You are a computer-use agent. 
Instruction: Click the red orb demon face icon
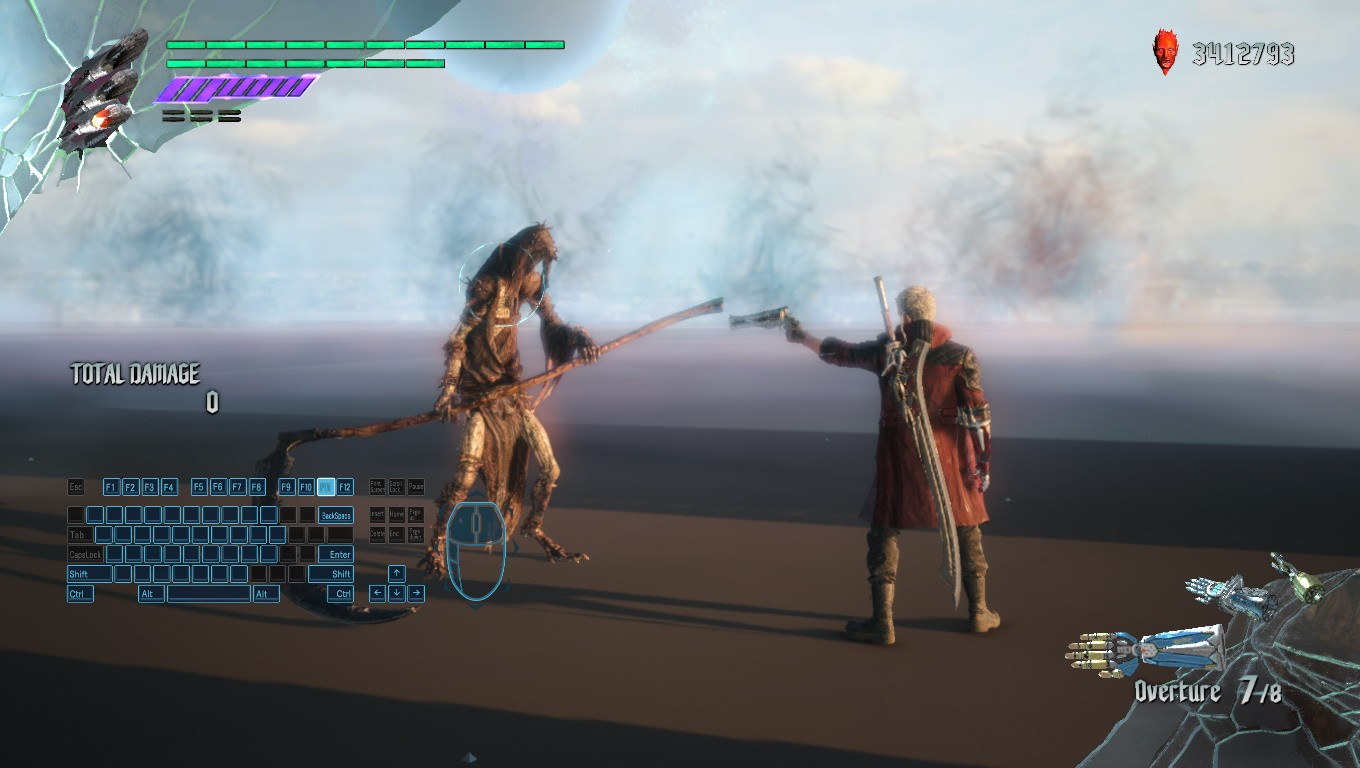(1166, 51)
